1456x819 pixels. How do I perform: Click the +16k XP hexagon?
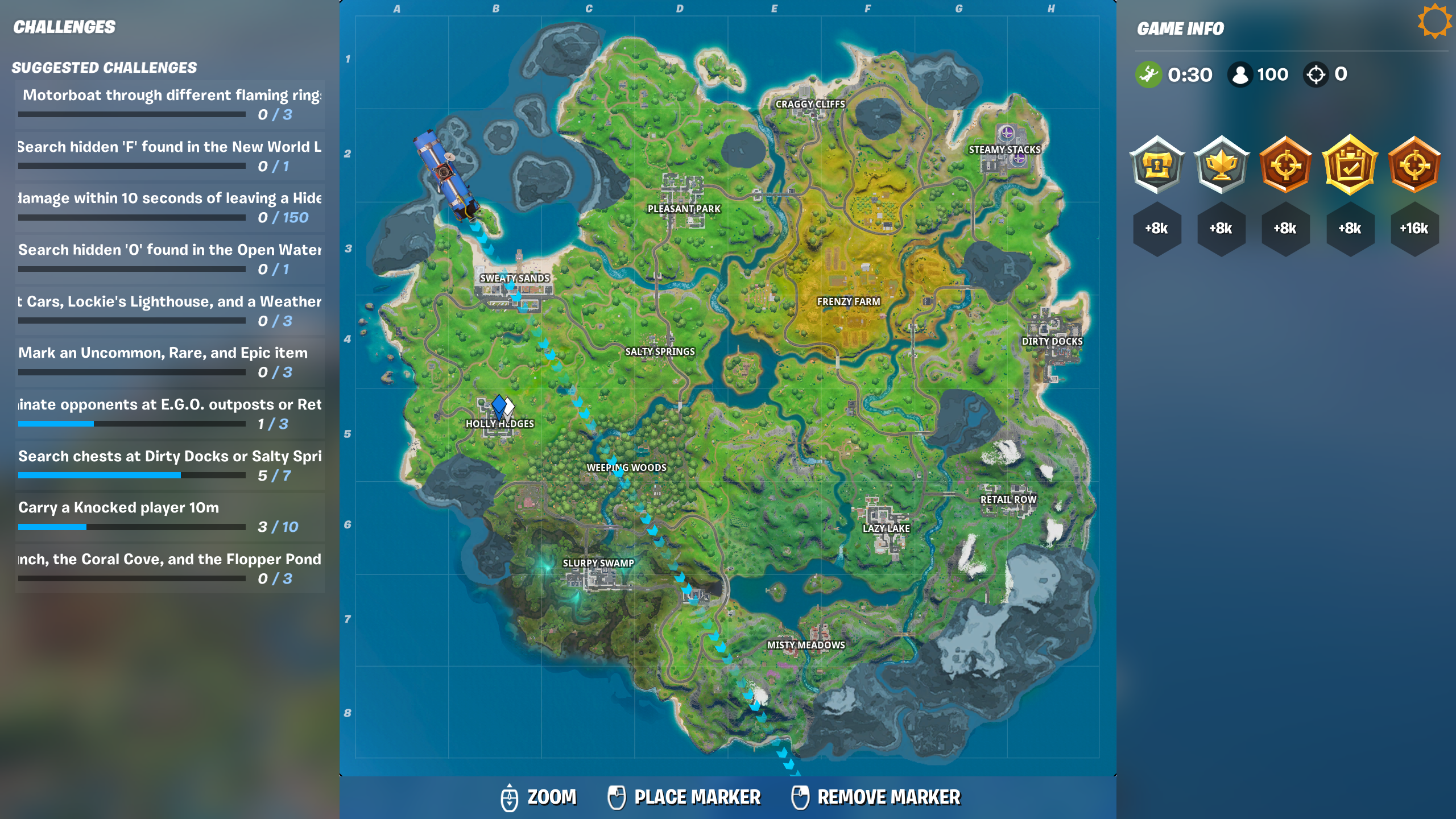pyautogui.click(x=1414, y=229)
